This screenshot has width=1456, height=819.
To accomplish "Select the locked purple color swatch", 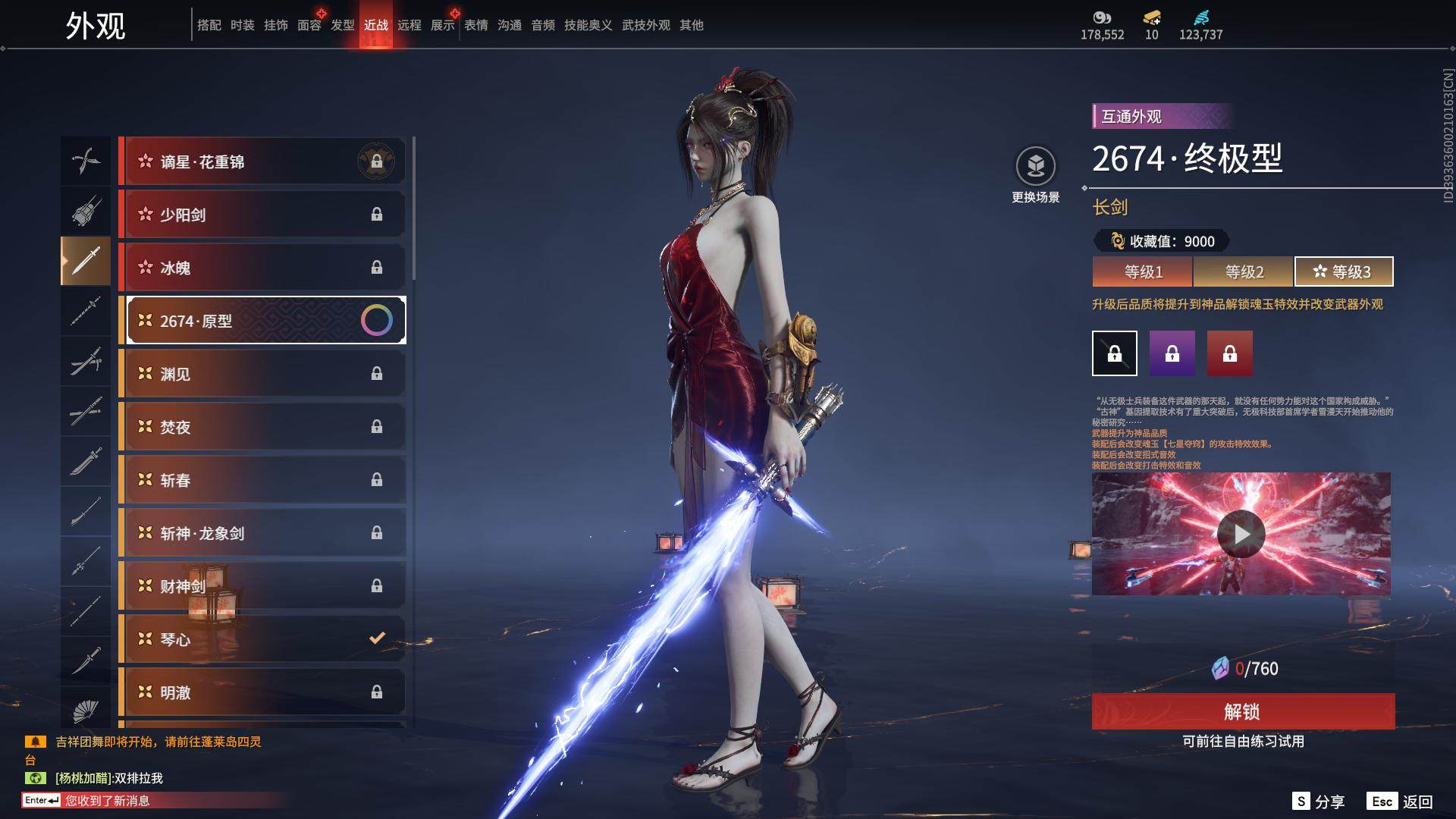I will click(x=1172, y=353).
